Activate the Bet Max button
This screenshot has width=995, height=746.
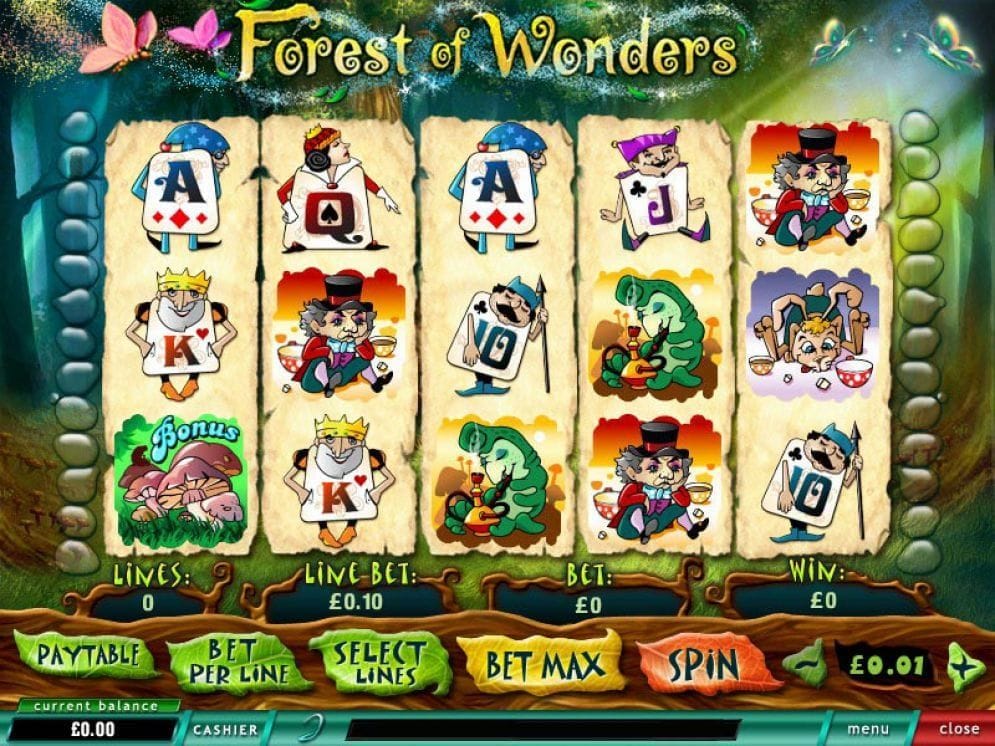(x=544, y=664)
